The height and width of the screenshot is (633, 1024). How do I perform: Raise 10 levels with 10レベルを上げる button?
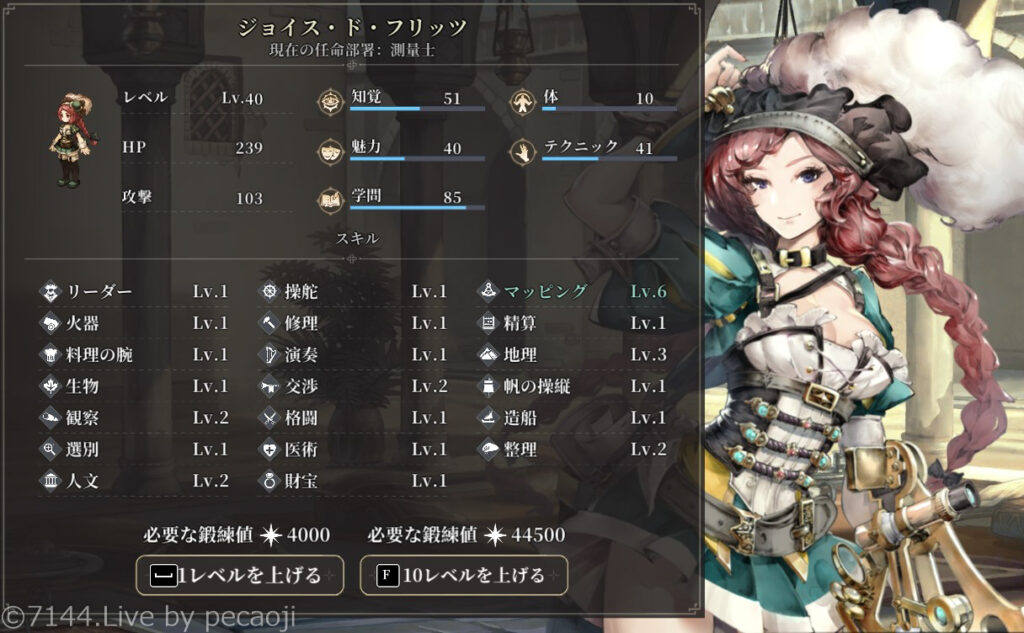point(463,575)
